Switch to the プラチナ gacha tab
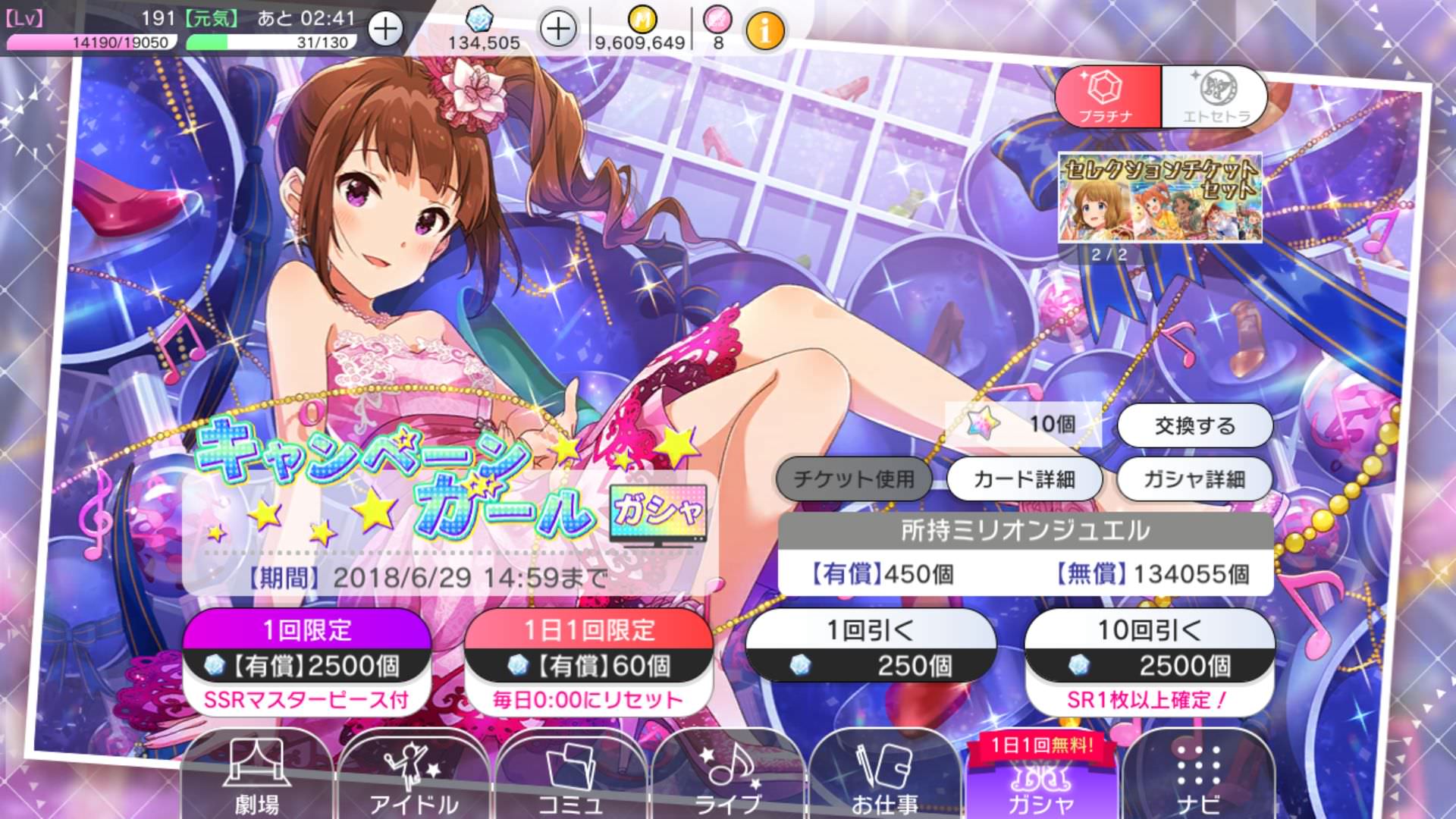Screen dimensions: 1456x819 point(1107,97)
